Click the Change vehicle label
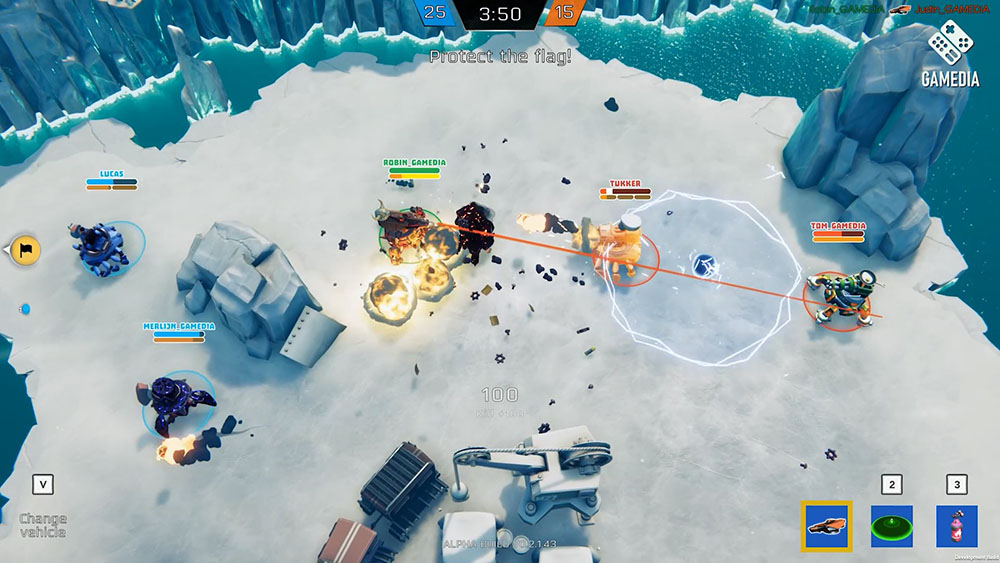The width and height of the screenshot is (1000, 563). [43, 524]
